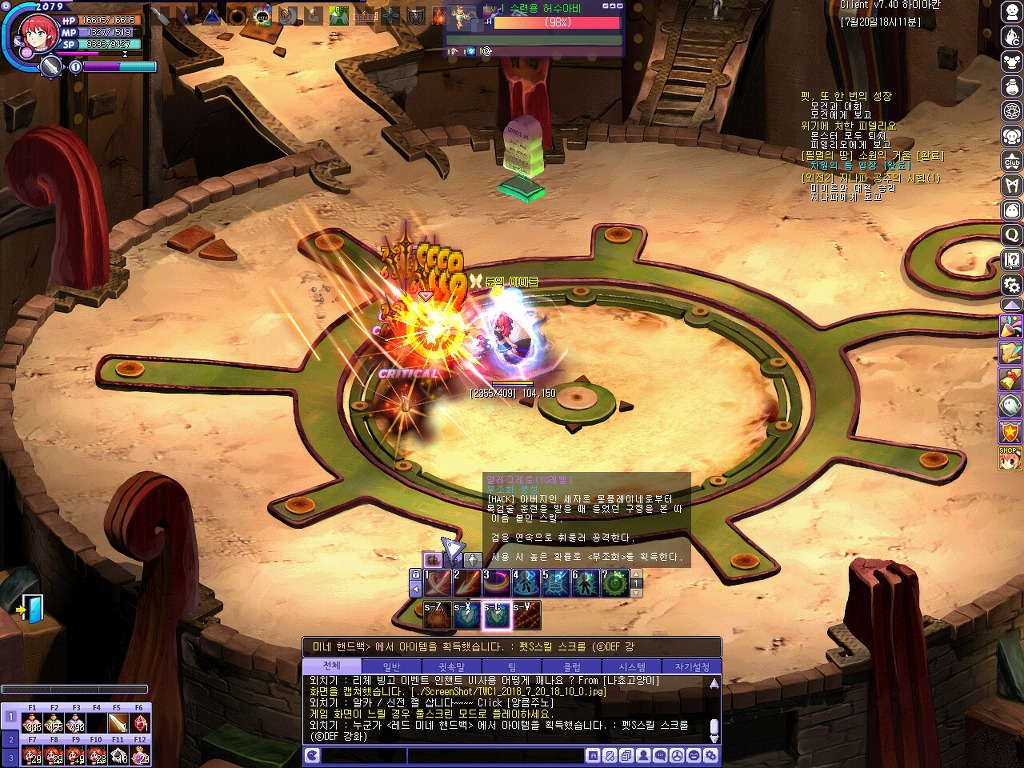The image size is (1024, 768).
Task: Trigger the S-Z fire skill
Action: coord(438,616)
